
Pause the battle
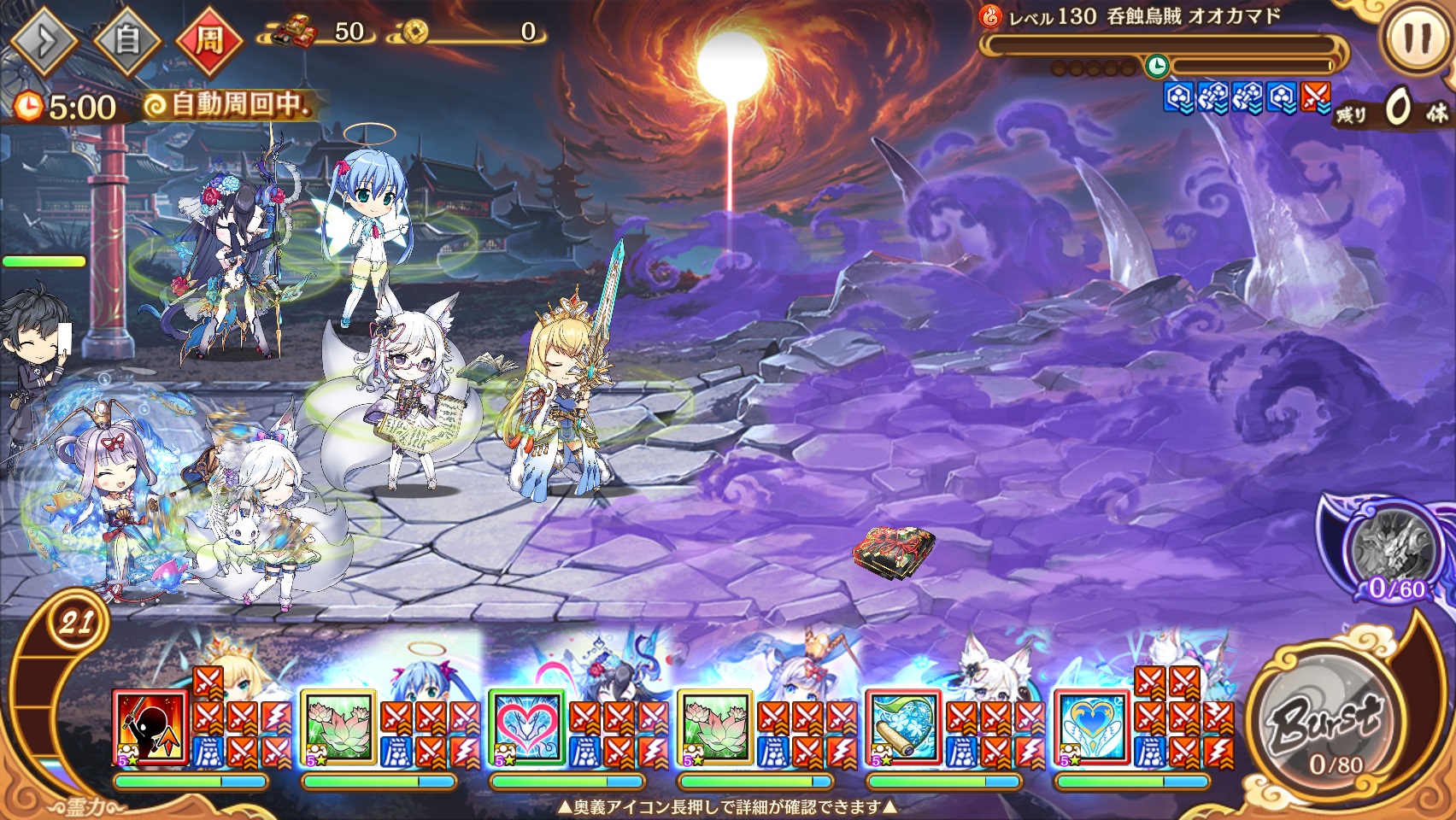pos(1417,38)
